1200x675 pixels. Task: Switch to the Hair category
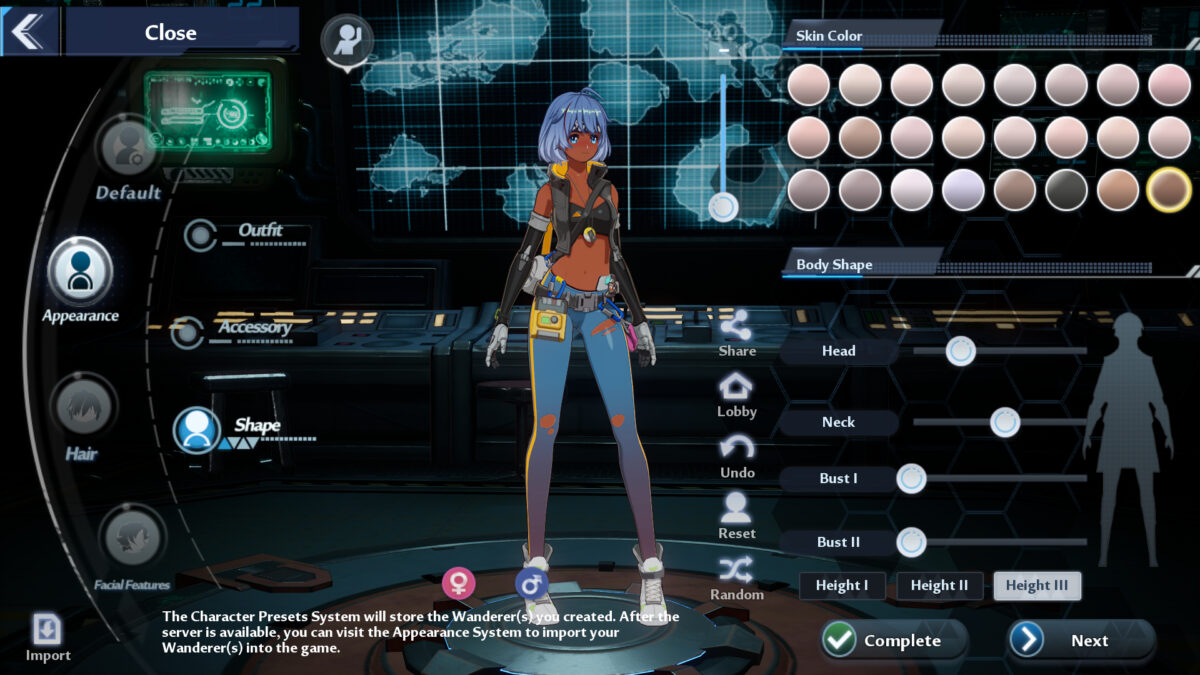(x=82, y=408)
